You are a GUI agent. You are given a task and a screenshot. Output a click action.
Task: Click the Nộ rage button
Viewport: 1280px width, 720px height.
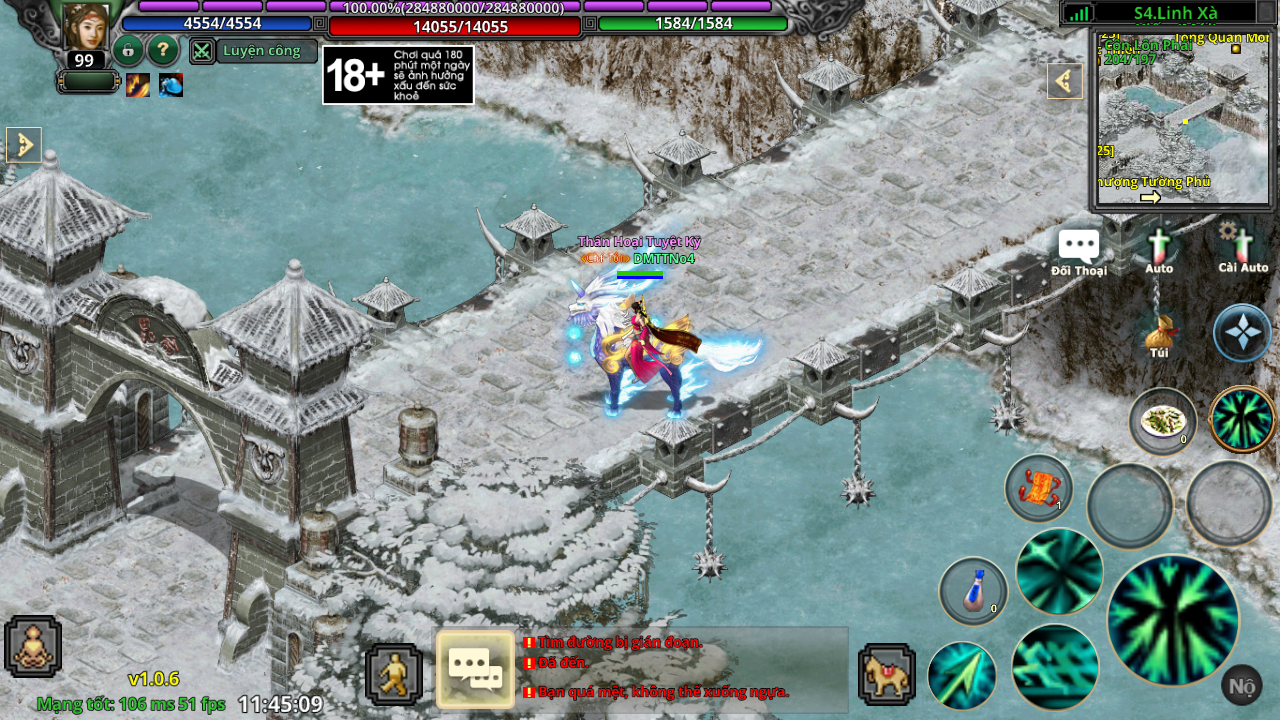click(1241, 685)
